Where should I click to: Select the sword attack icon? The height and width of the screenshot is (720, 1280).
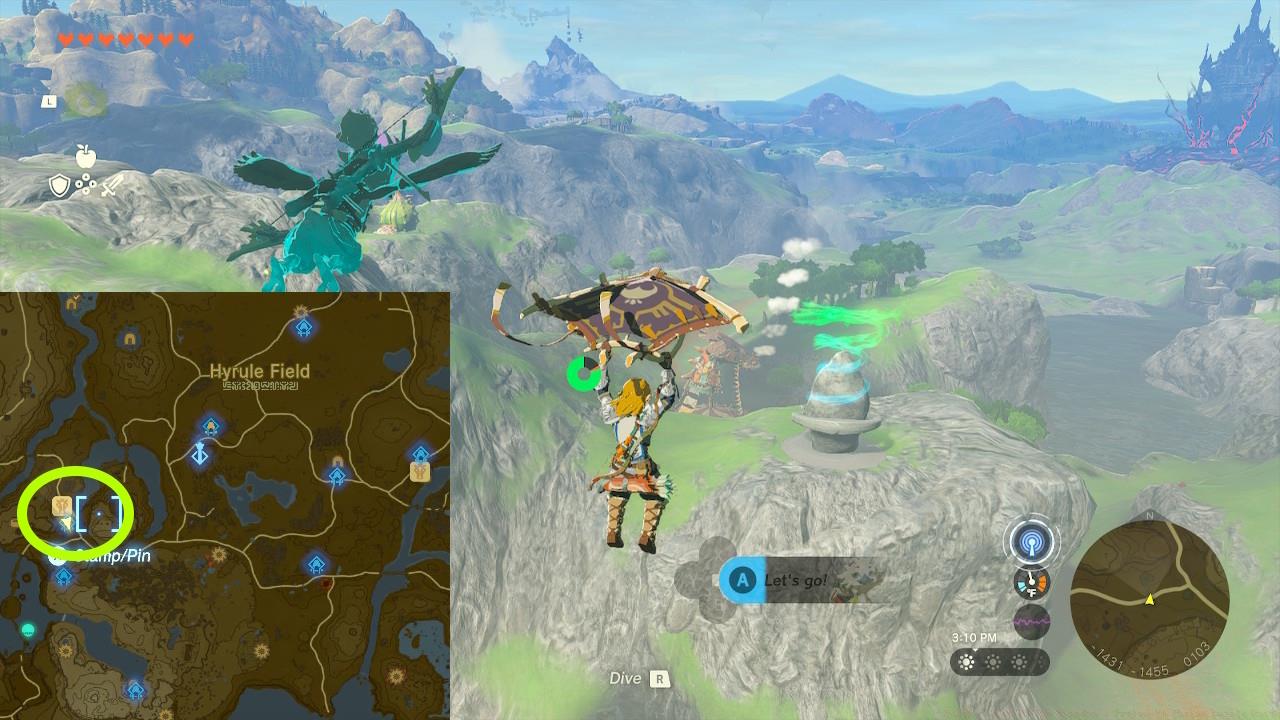tap(111, 186)
